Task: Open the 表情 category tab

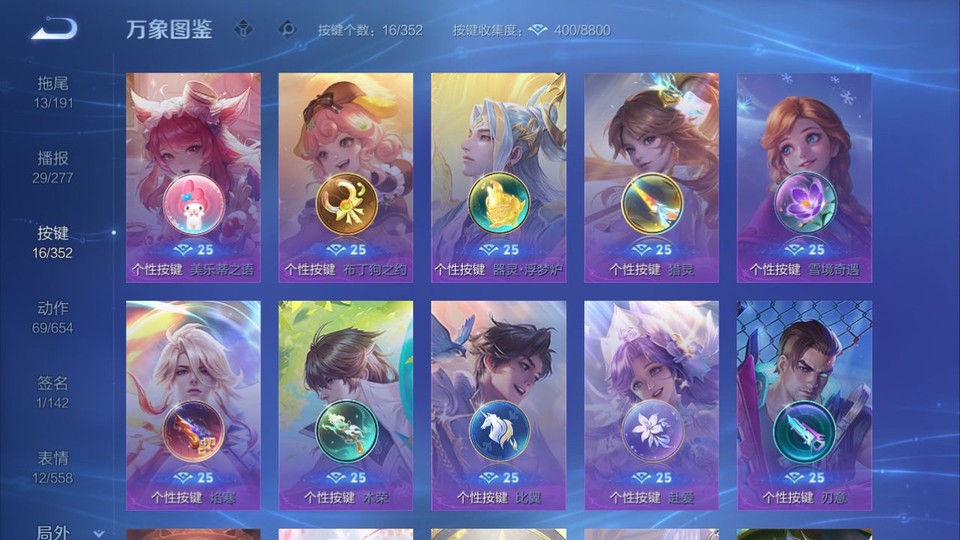Action: click(x=54, y=467)
